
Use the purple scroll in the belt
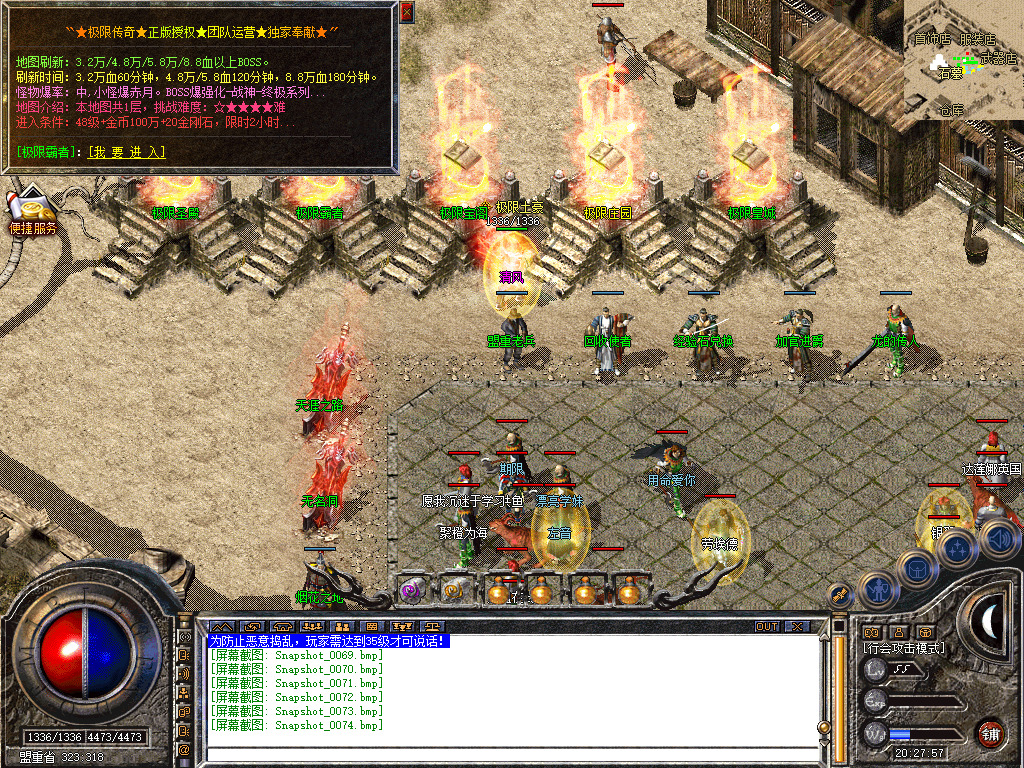411,591
